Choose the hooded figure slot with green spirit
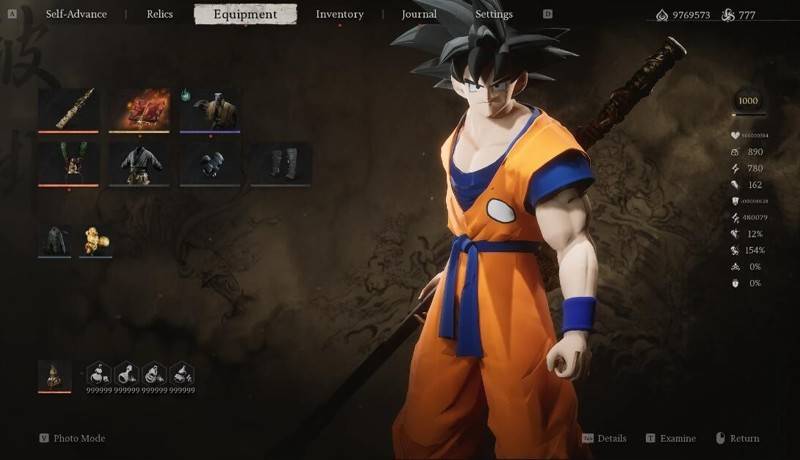Screen dimensions: 800x460 point(210,109)
